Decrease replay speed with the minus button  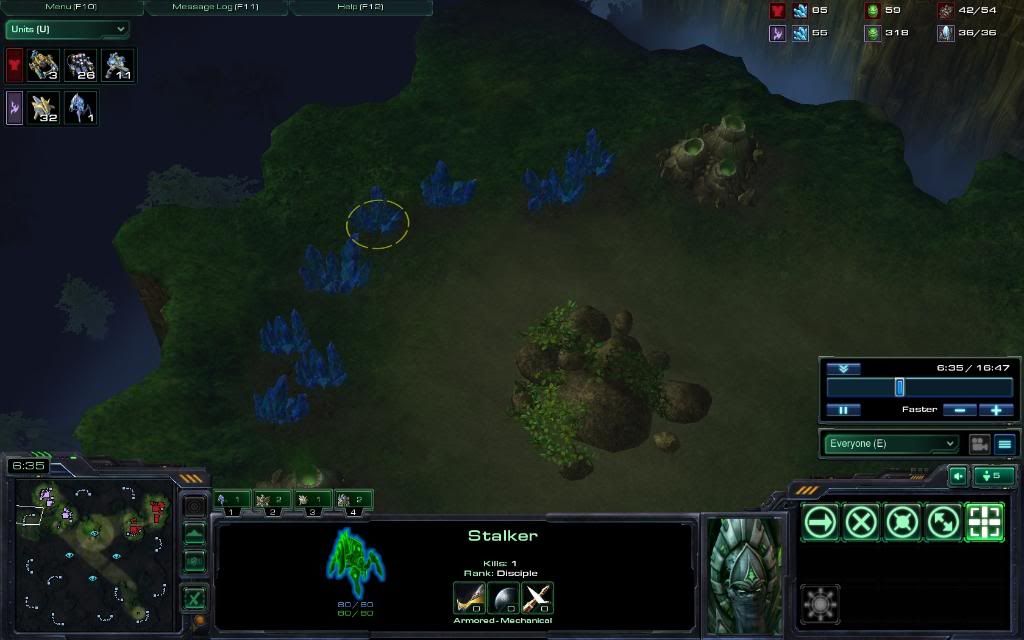[x=959, y=410]
